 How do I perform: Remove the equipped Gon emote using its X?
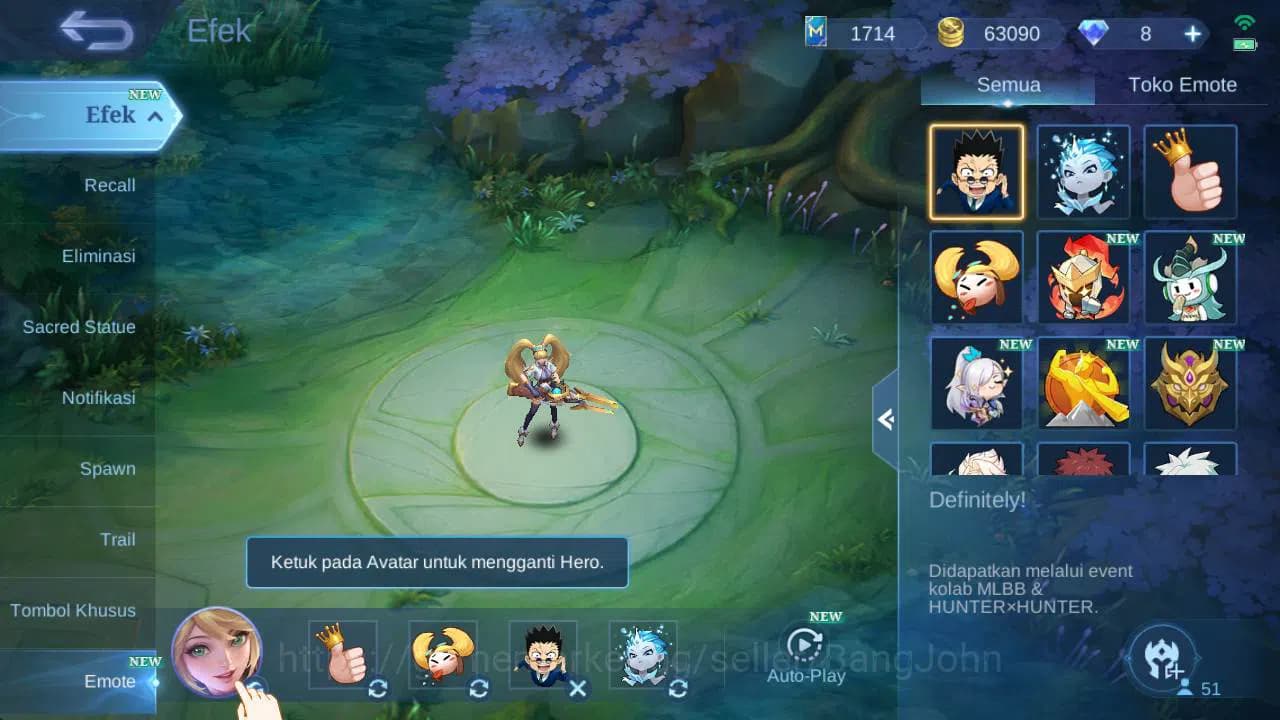(578, 688)
